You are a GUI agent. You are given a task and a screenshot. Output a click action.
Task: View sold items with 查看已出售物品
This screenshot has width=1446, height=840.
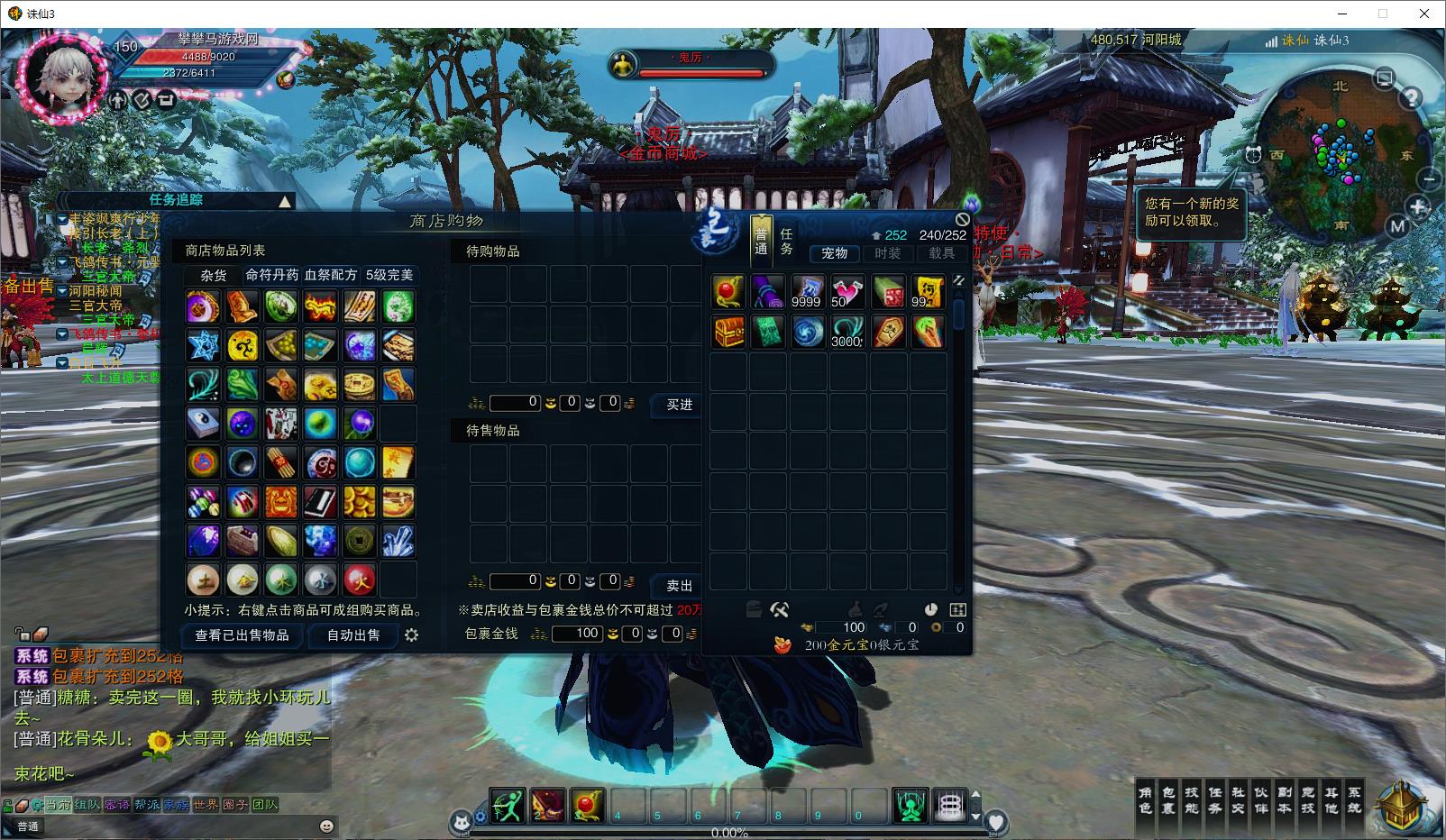click(243, 635)
